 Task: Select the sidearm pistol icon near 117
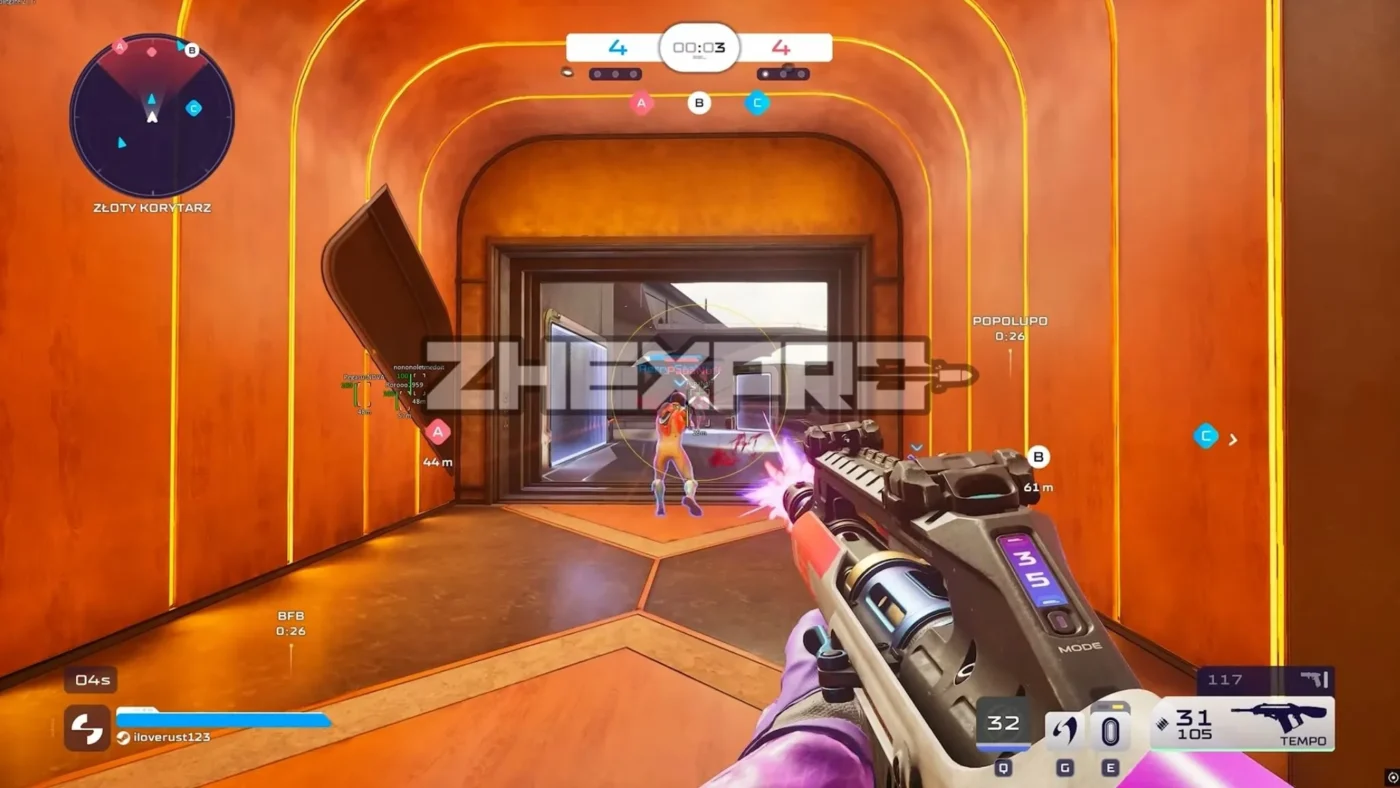tap(1317, 679)
